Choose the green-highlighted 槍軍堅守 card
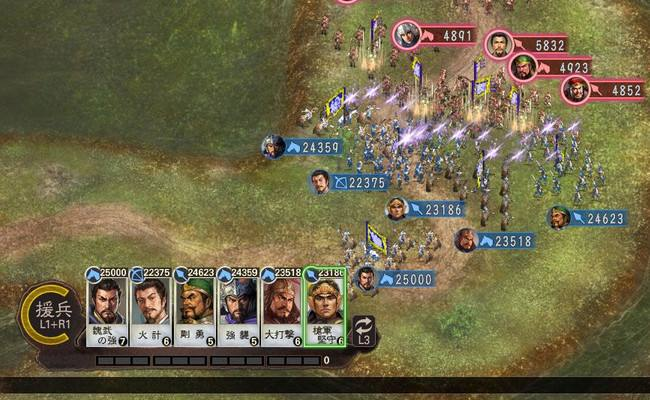This screenshot has height=400, width=650. click(x=325, y=308)
